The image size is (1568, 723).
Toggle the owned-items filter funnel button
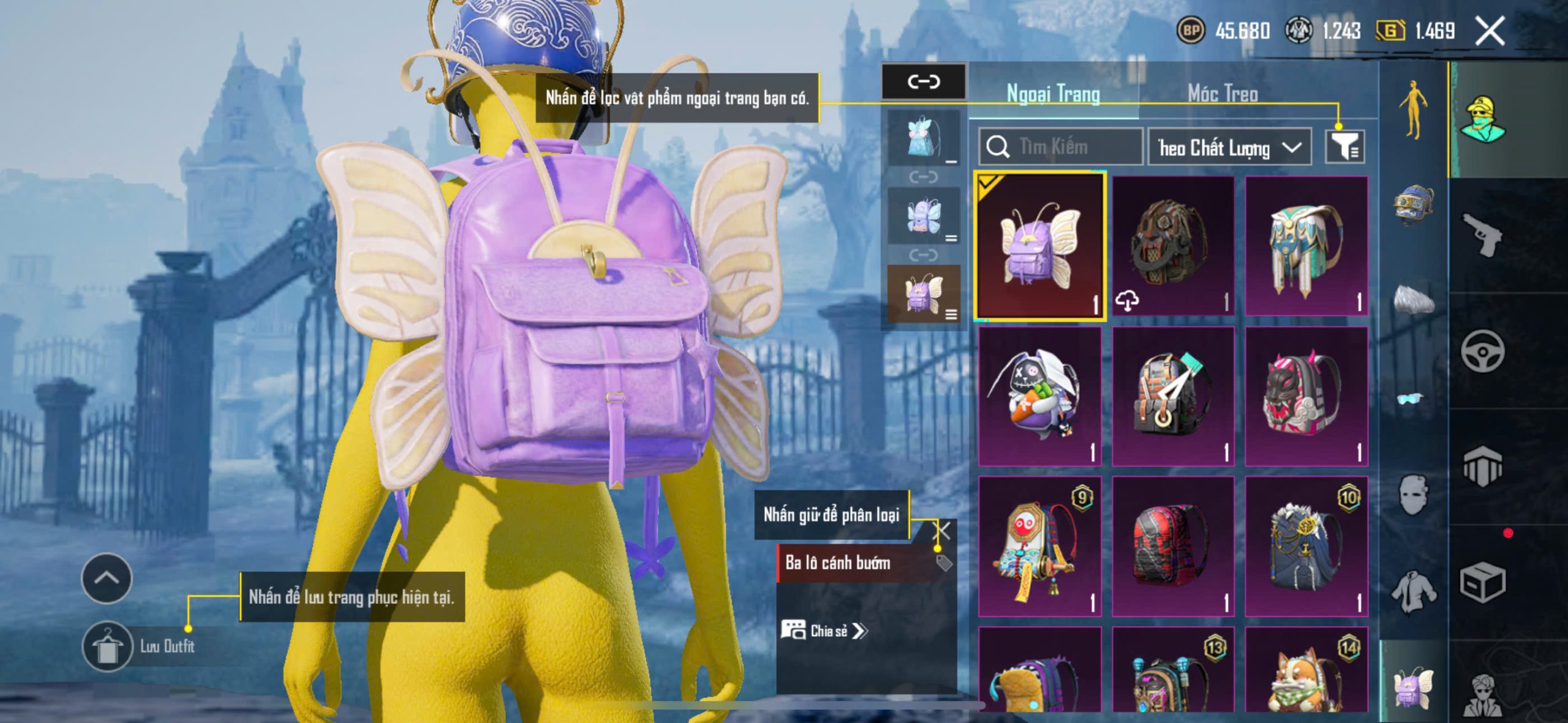tap(1346, 147)
